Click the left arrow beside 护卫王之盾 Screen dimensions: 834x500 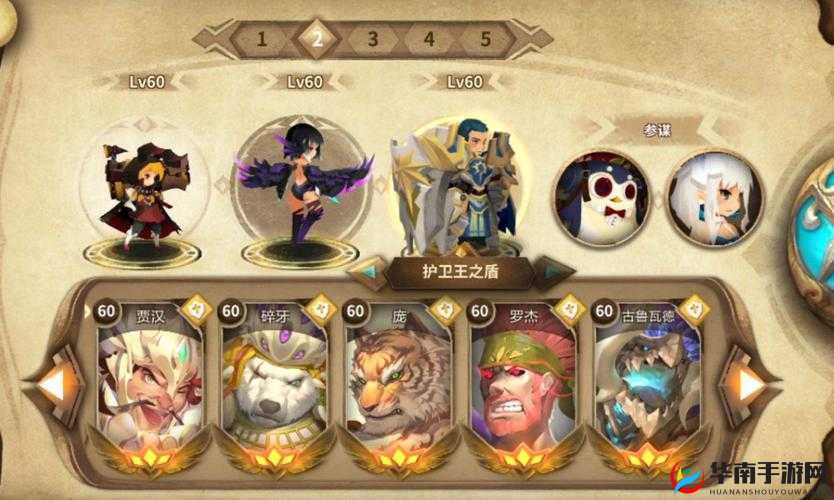pos(368,268)
